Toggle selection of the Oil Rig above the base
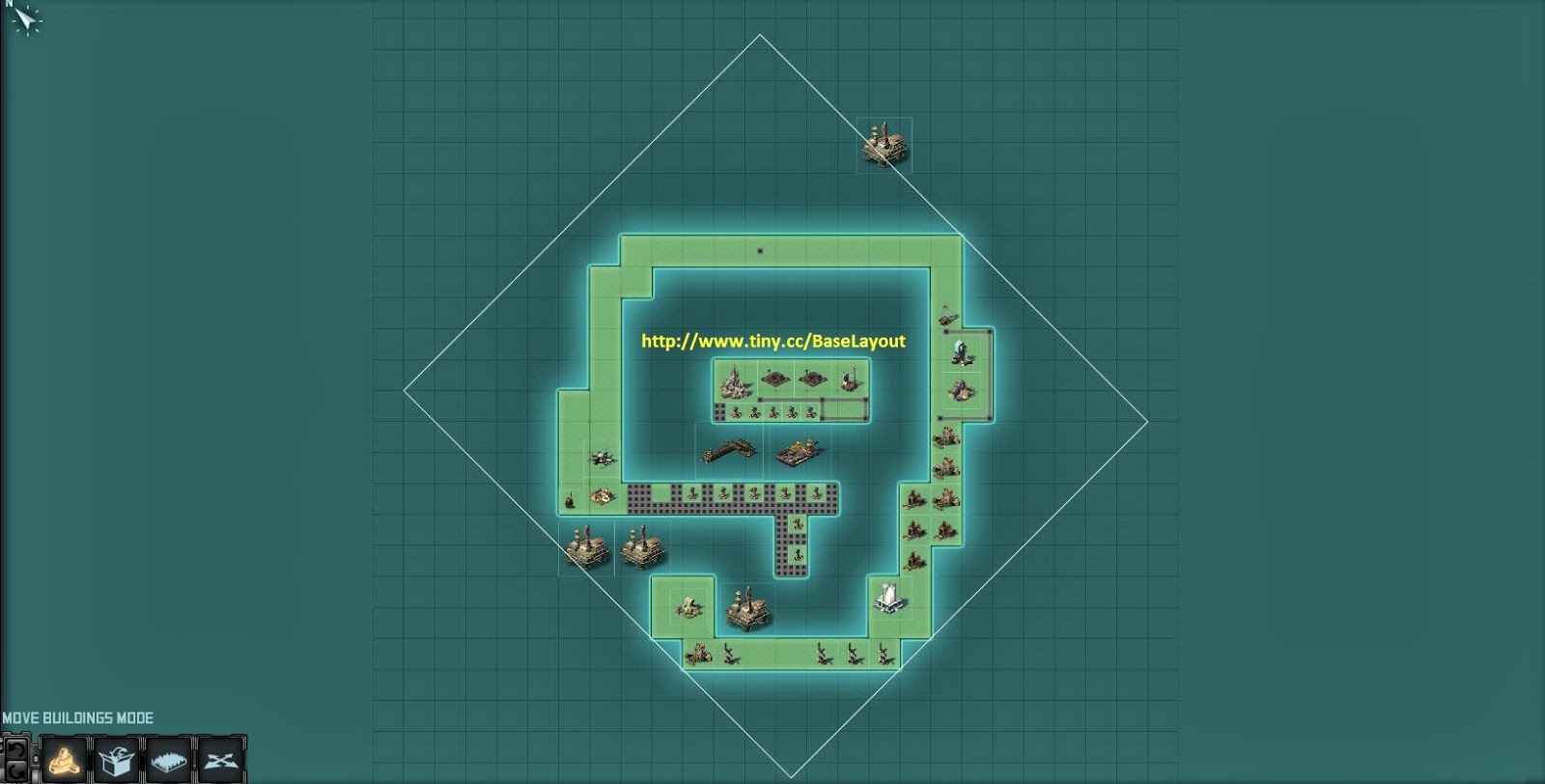Viewport: 1545px width, 784px height. (x=885, y=143)
